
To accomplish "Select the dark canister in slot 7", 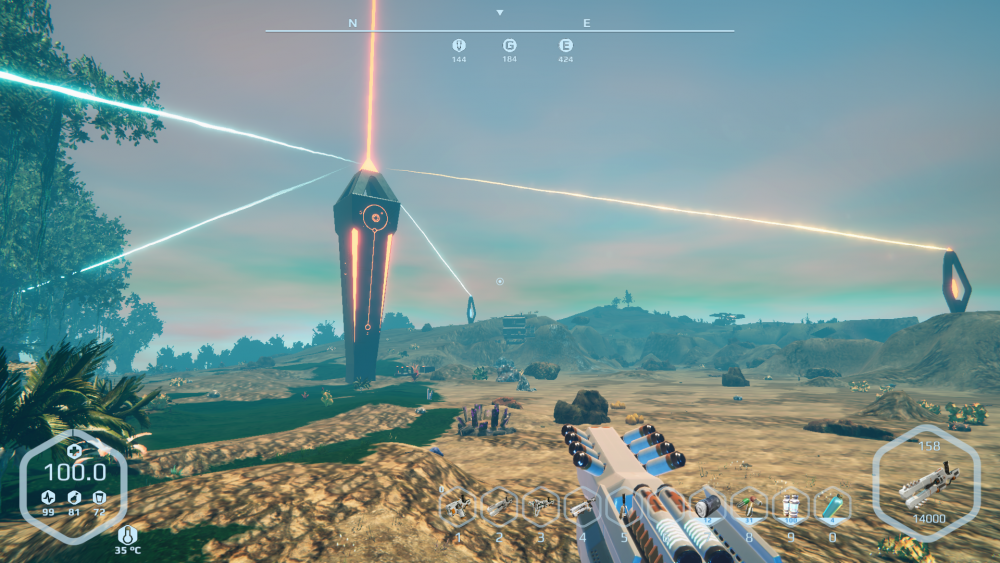I will (707, 507).
